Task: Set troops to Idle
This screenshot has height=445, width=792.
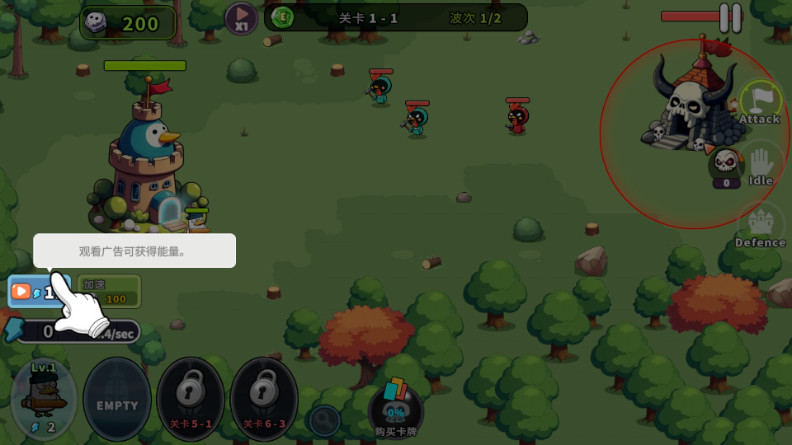Action: pos(761,166)
